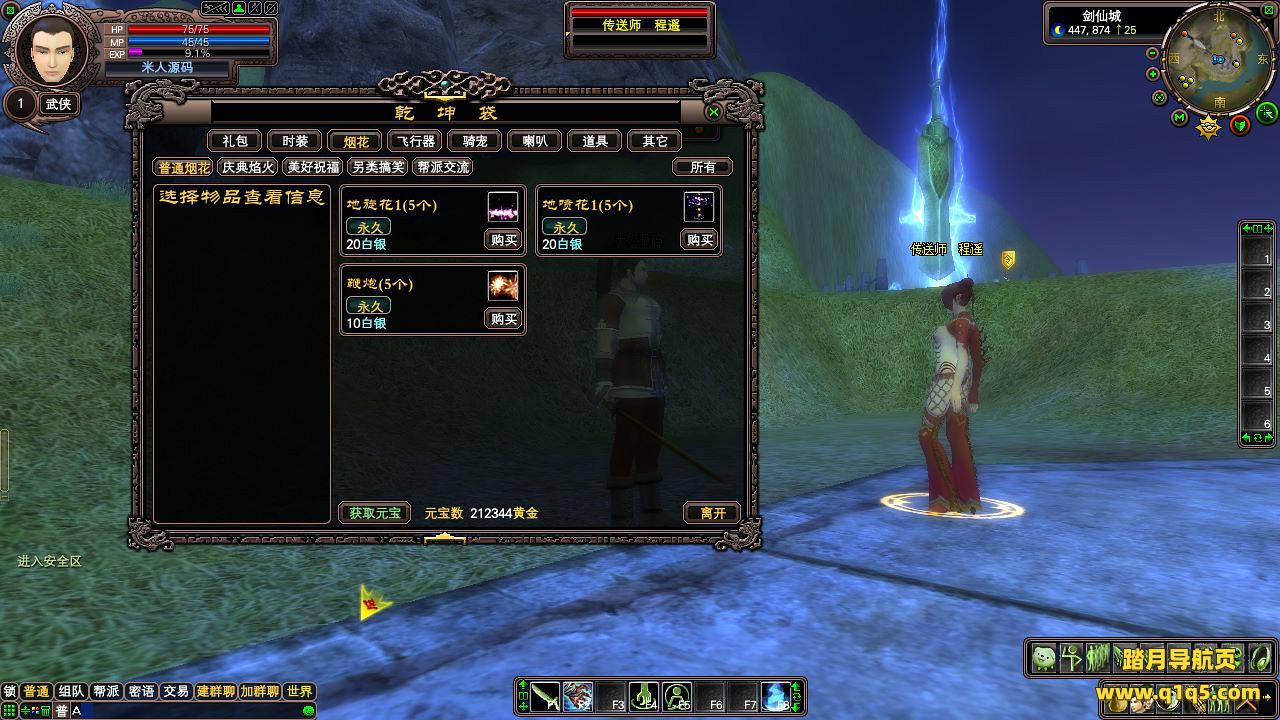Open the 时装 category tab
The width and height of the screenshot is (1280, 720).
295,142
